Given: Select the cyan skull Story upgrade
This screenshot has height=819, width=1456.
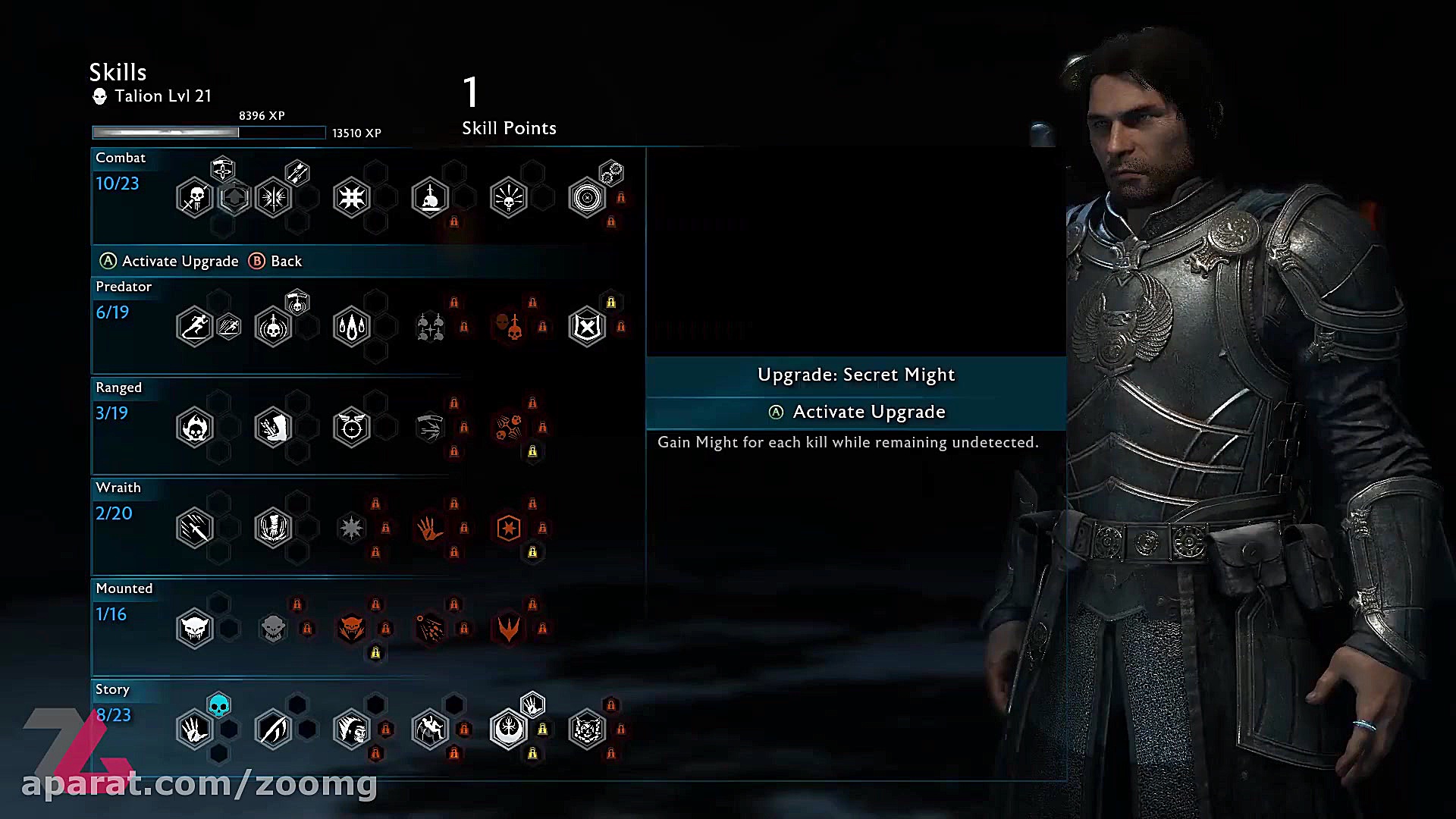Looking at the screenshot, I should 218,706.
